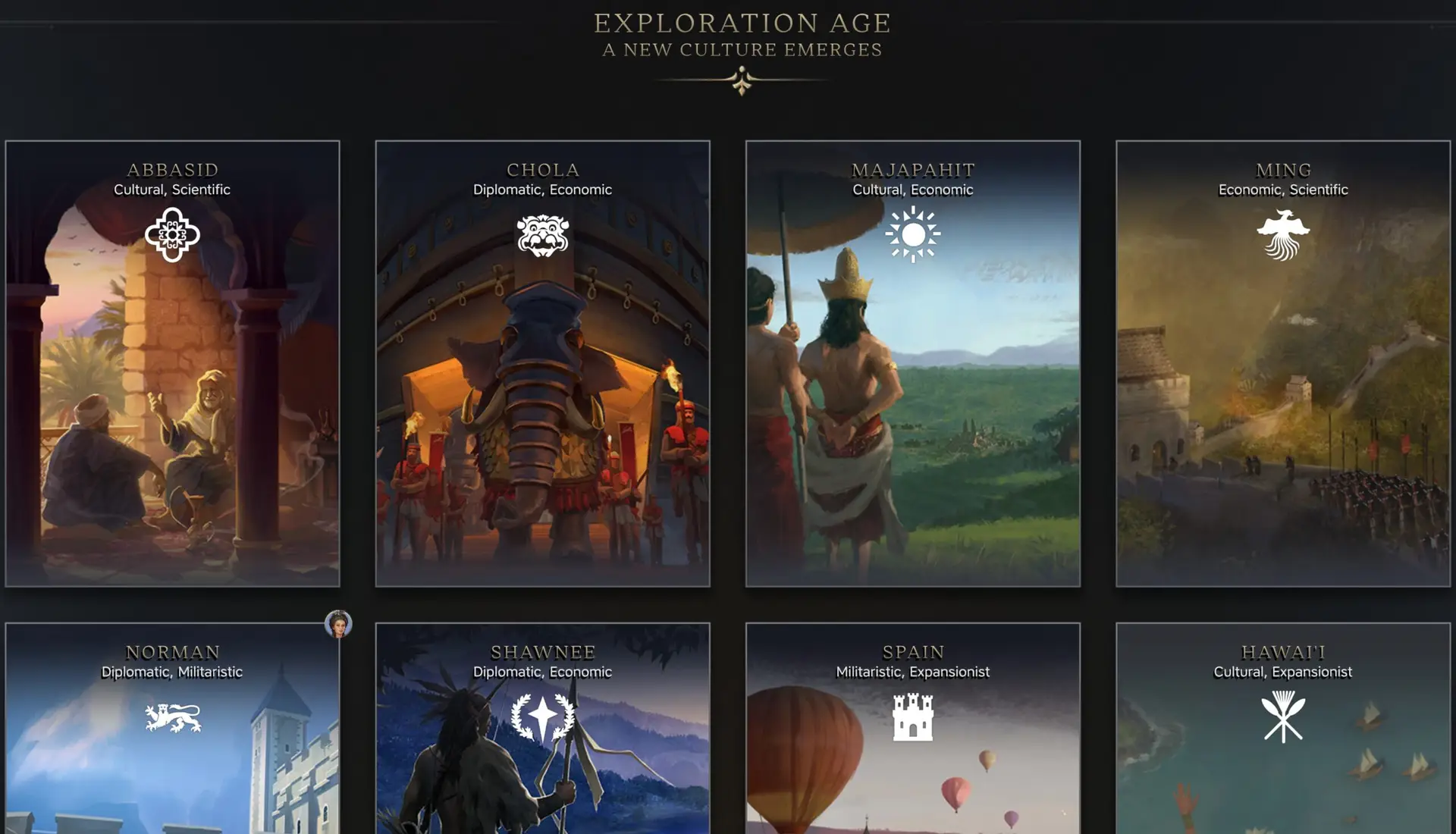Click the Cultural, Scientific subtitle under Abbasid
This screenshot has height=834, width=1456.
click(x=174, y=190)
